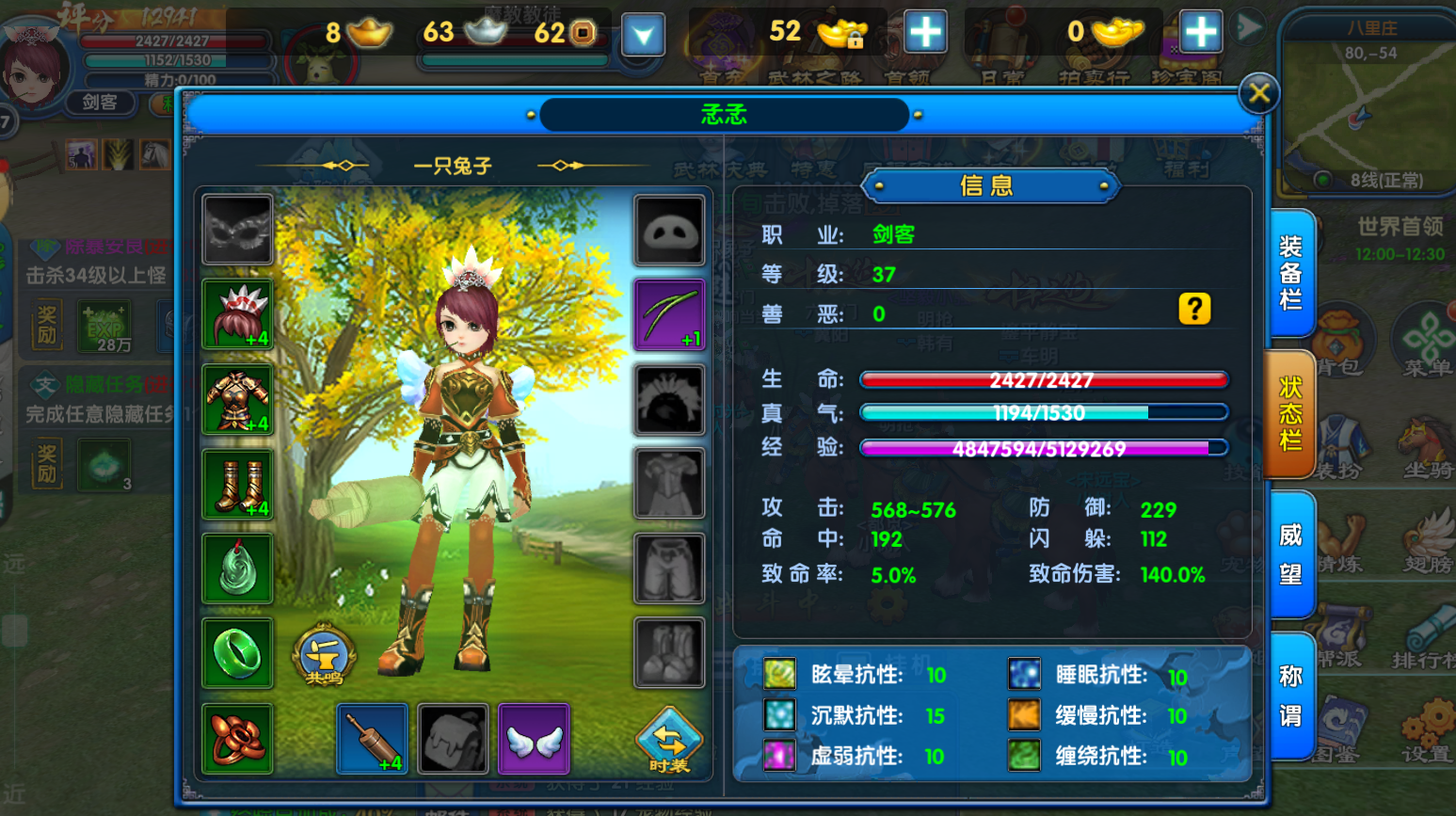
Task: Switch to the 装备栏 equipment tab
Action: click(1291, 273)
